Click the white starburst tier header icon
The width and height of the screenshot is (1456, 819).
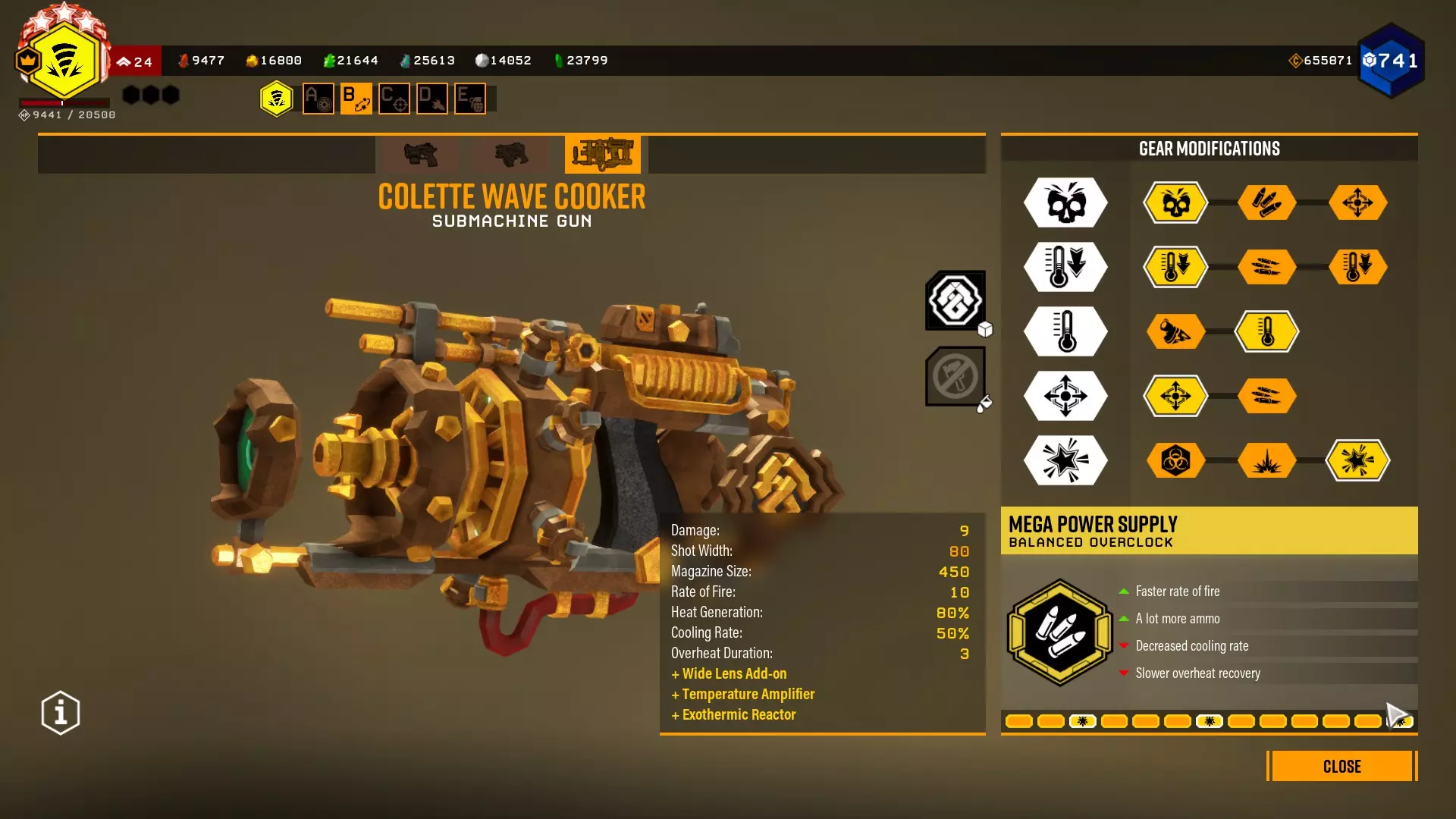[1065, 460]
